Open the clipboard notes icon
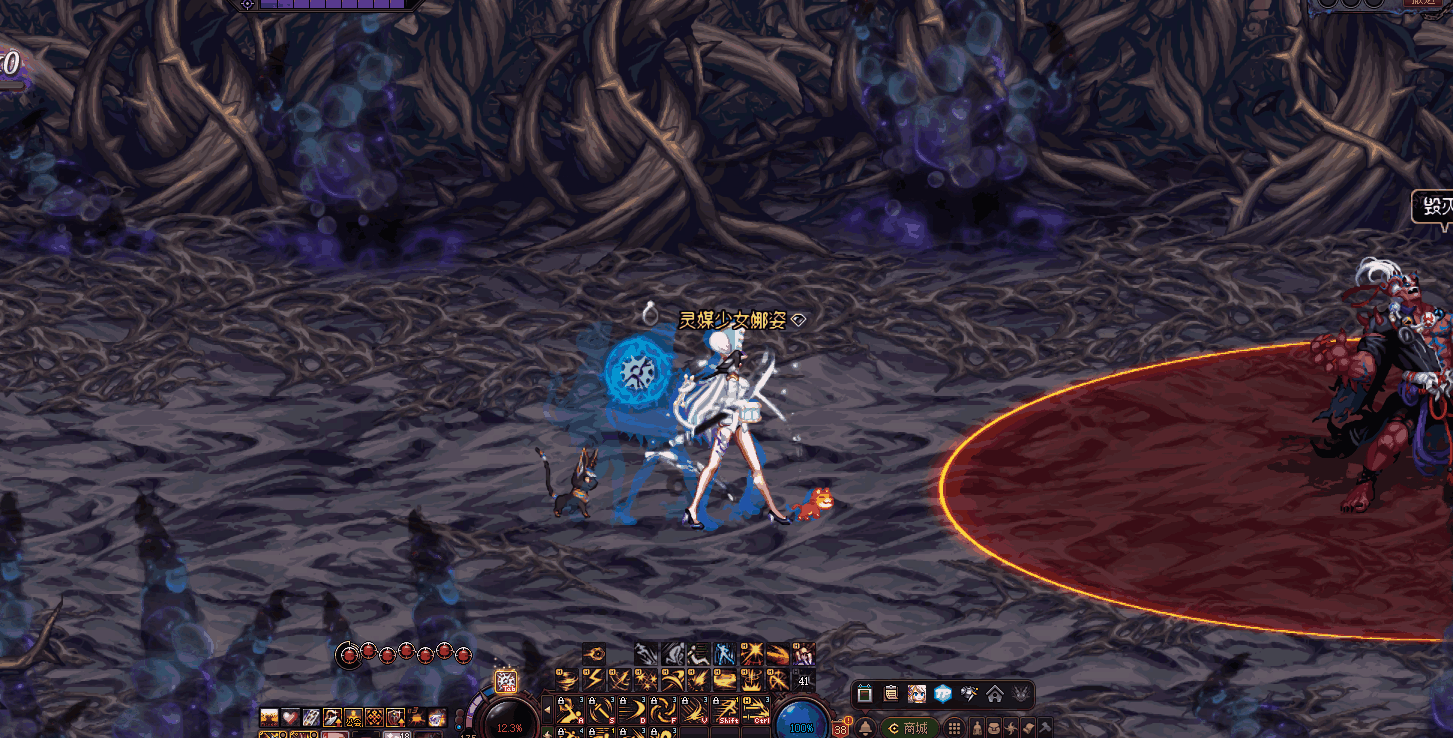The height and width of the screenshot is (738, 1453). coord(891,694)
